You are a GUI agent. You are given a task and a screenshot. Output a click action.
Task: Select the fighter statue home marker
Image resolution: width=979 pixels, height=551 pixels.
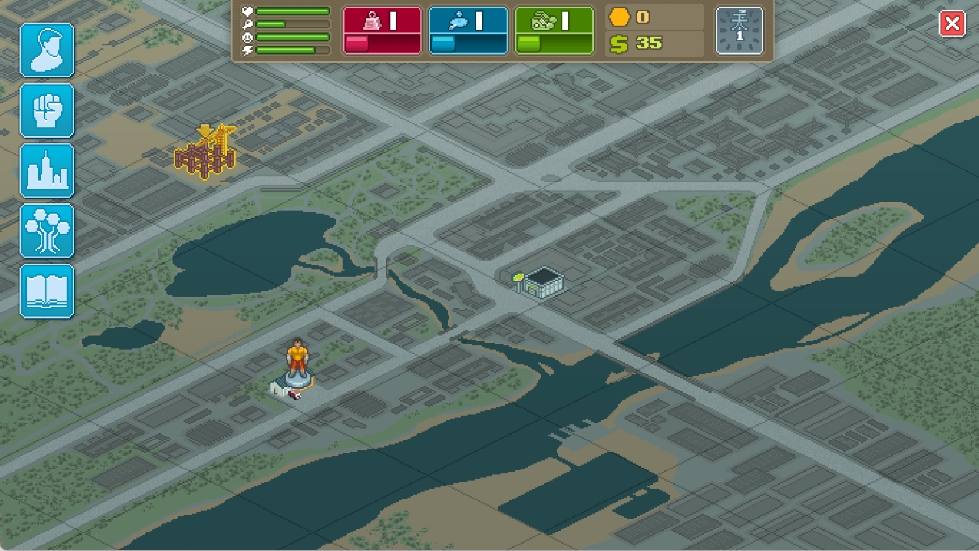(297, 370)
